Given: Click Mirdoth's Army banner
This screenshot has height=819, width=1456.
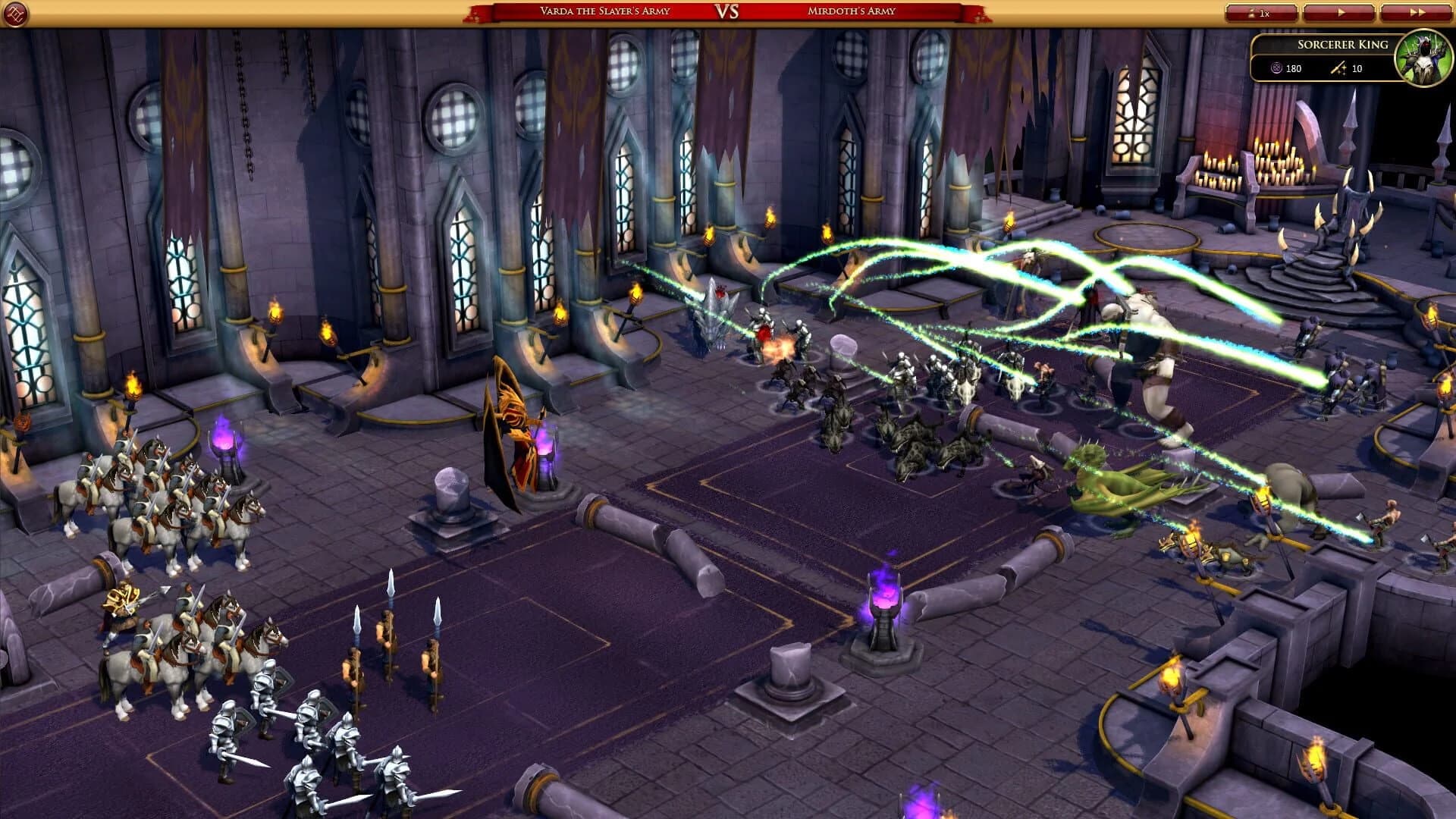Looking at the screenshot, I should 849,11.
